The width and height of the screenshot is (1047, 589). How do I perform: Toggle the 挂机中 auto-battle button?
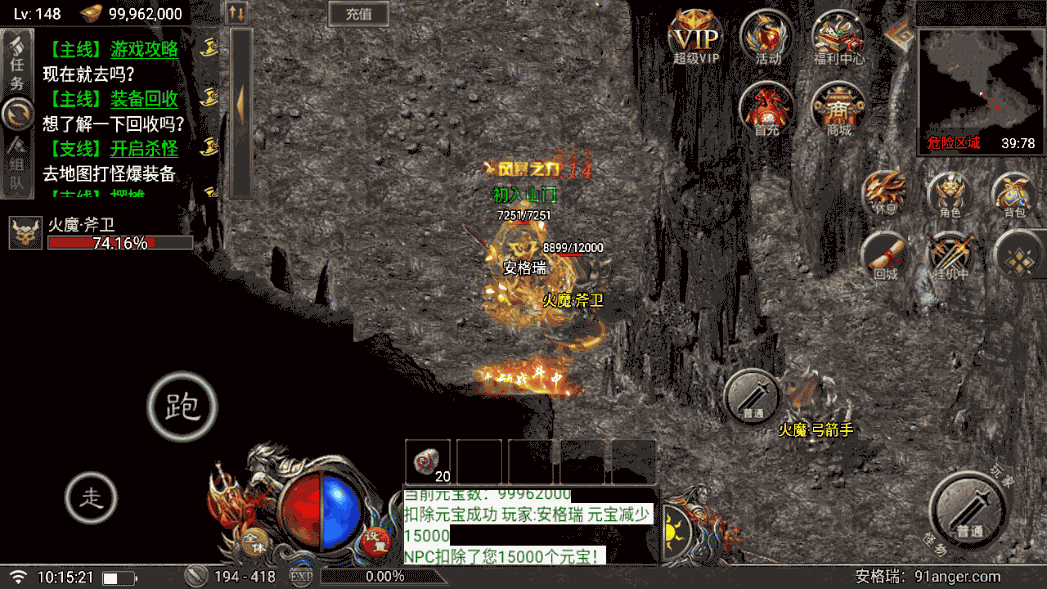(x=949, y=255)
